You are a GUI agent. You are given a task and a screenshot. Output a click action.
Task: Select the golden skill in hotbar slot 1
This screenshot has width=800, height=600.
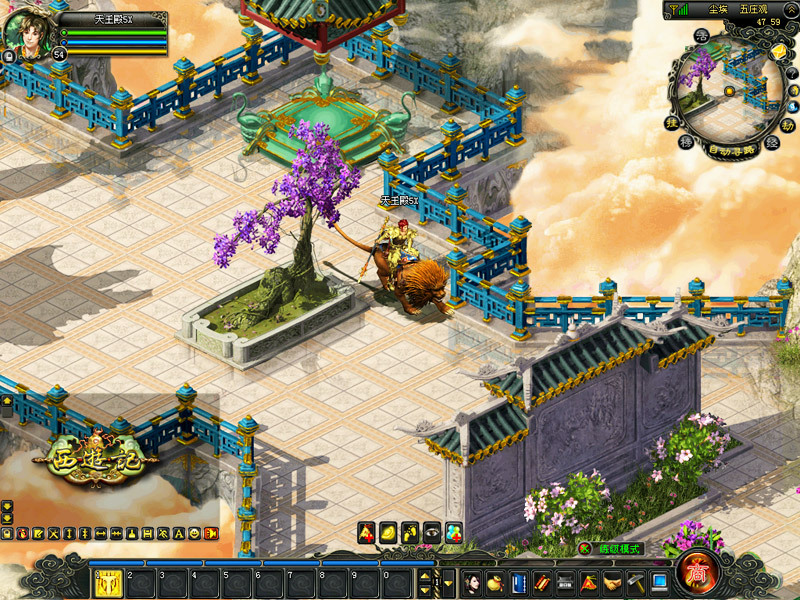click(x=108, y=582)
